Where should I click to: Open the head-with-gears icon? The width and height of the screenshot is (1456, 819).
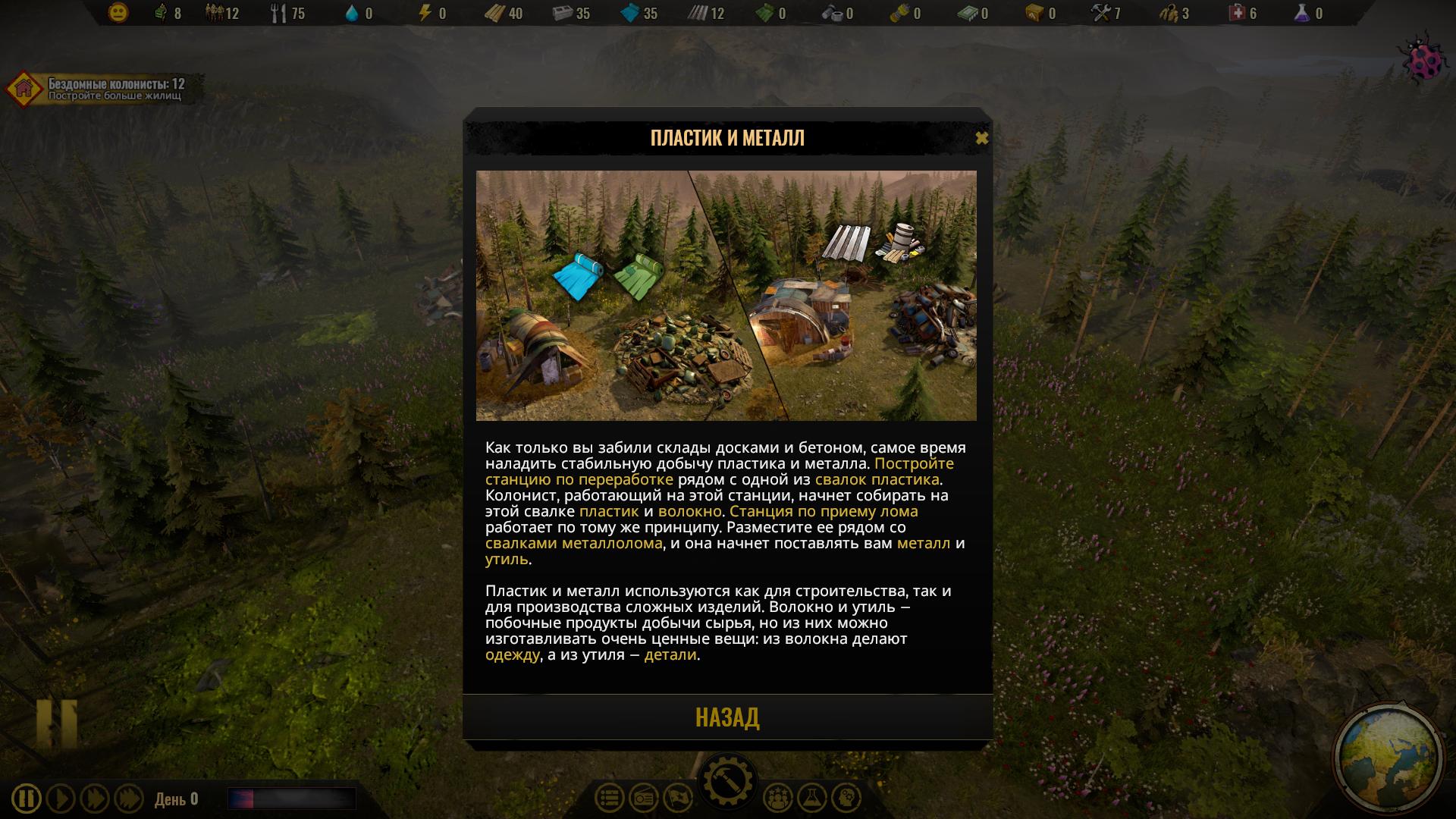[846, 798]
